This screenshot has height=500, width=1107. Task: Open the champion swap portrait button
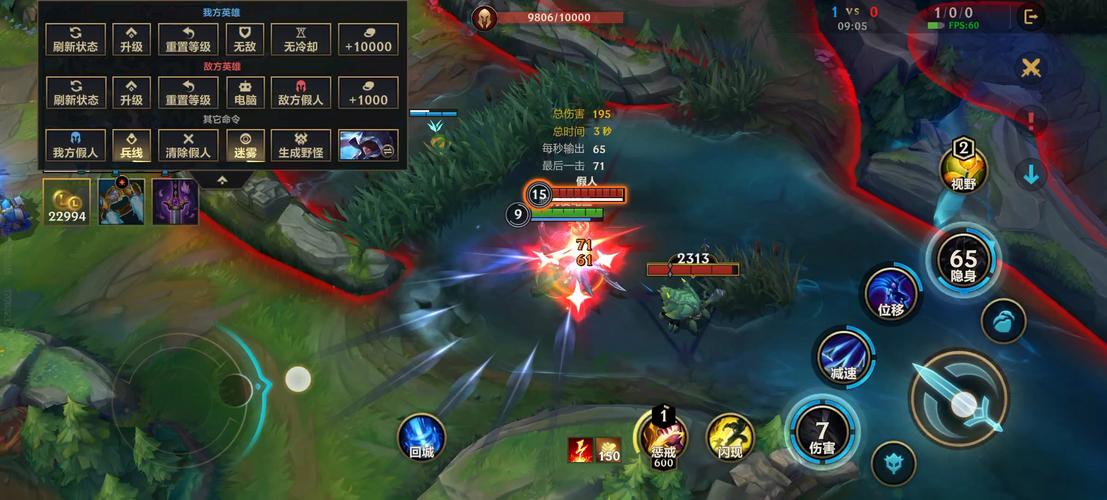[368, 145]
